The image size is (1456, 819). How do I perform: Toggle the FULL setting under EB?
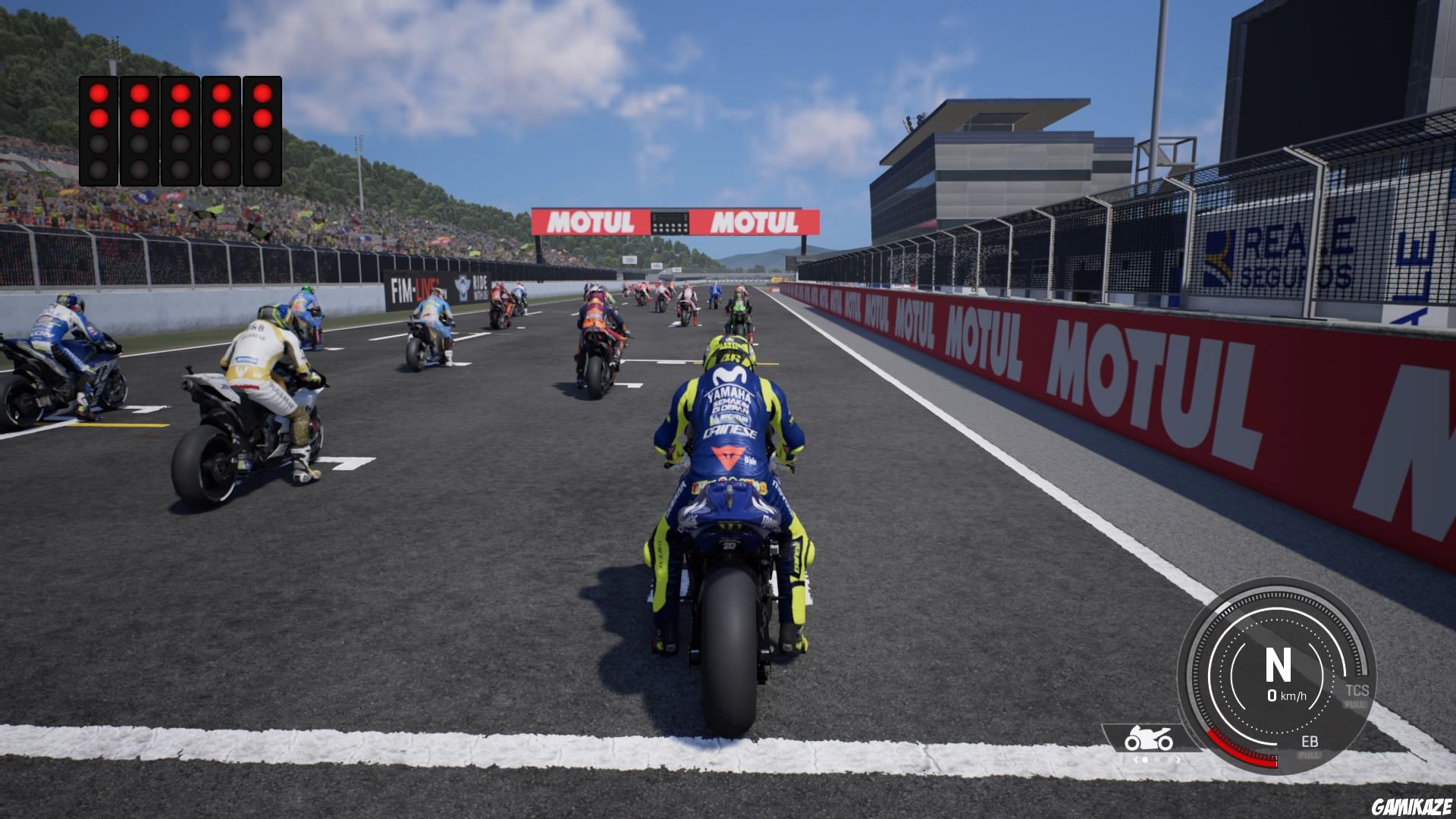tap(1310, 755)
